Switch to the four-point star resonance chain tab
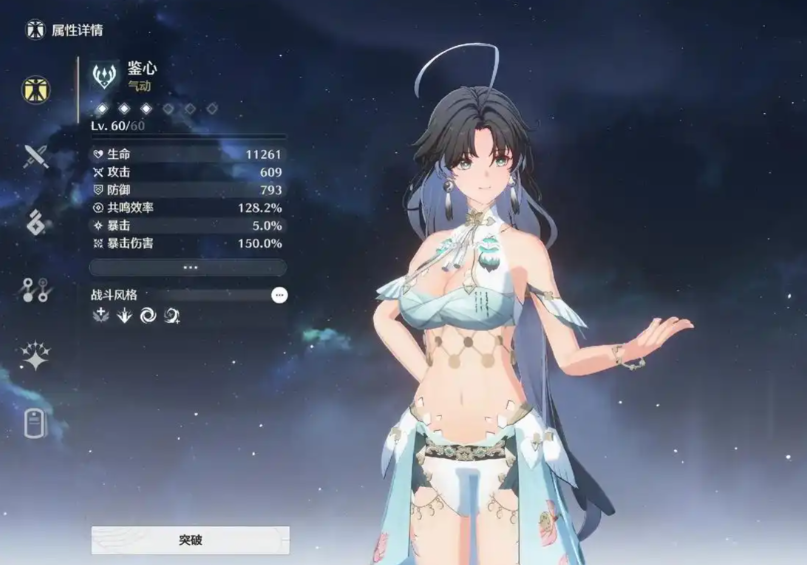The width and height of the screenshot is (807, 565). (x=36, y=357)
